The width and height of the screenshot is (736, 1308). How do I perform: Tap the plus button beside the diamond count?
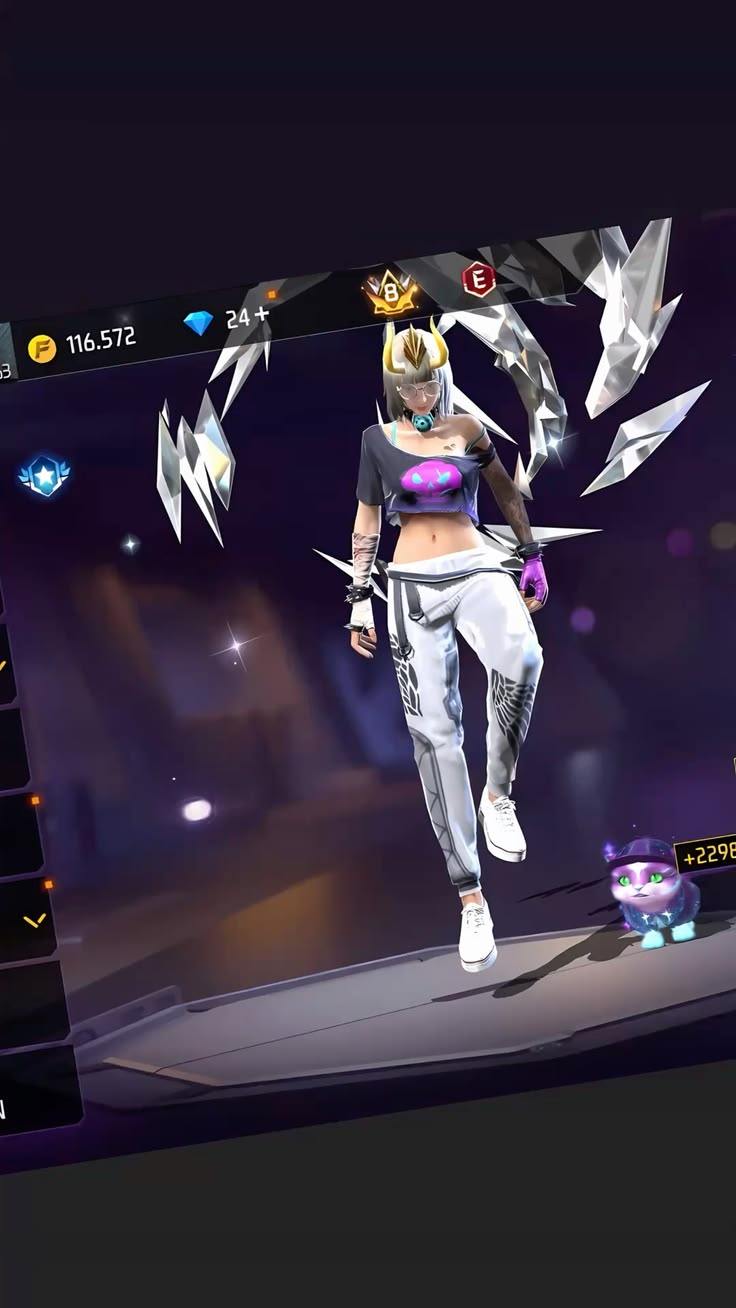263,314
